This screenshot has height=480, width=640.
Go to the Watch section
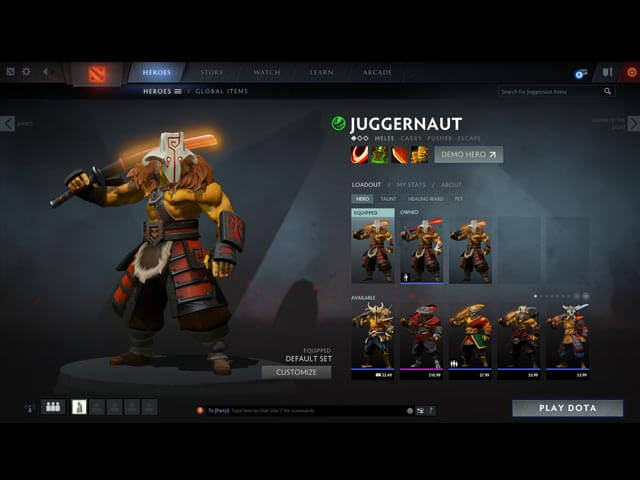tap(267, 73)
